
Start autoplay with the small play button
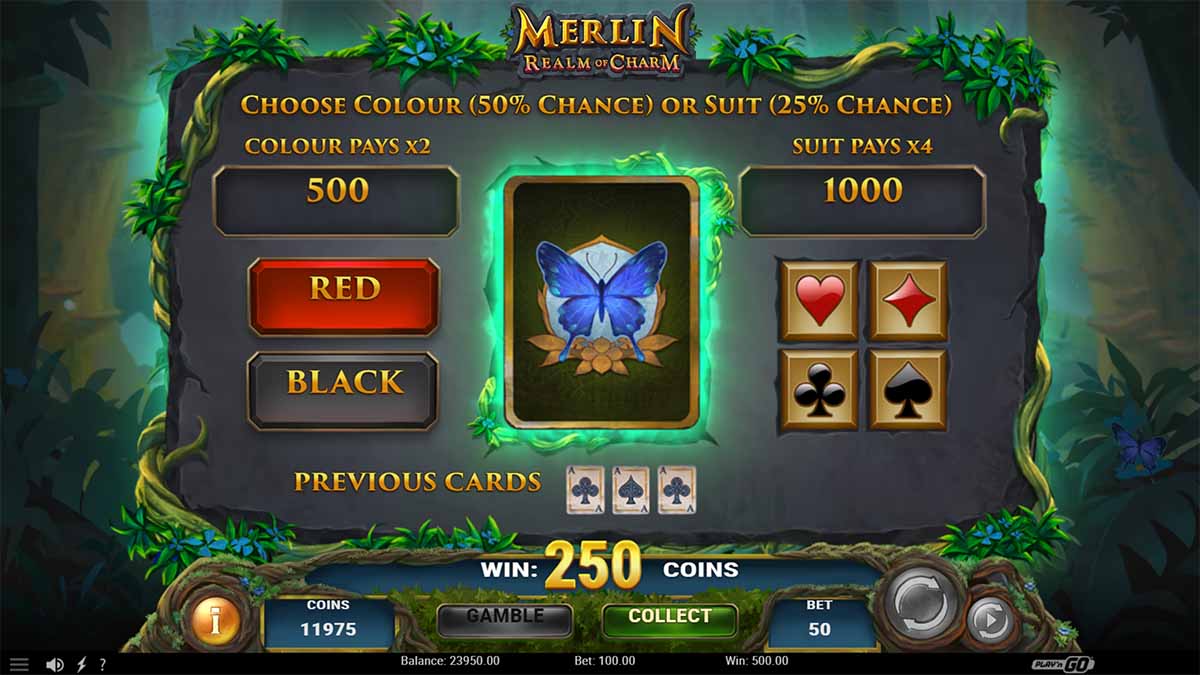click(x=990, y=622)
